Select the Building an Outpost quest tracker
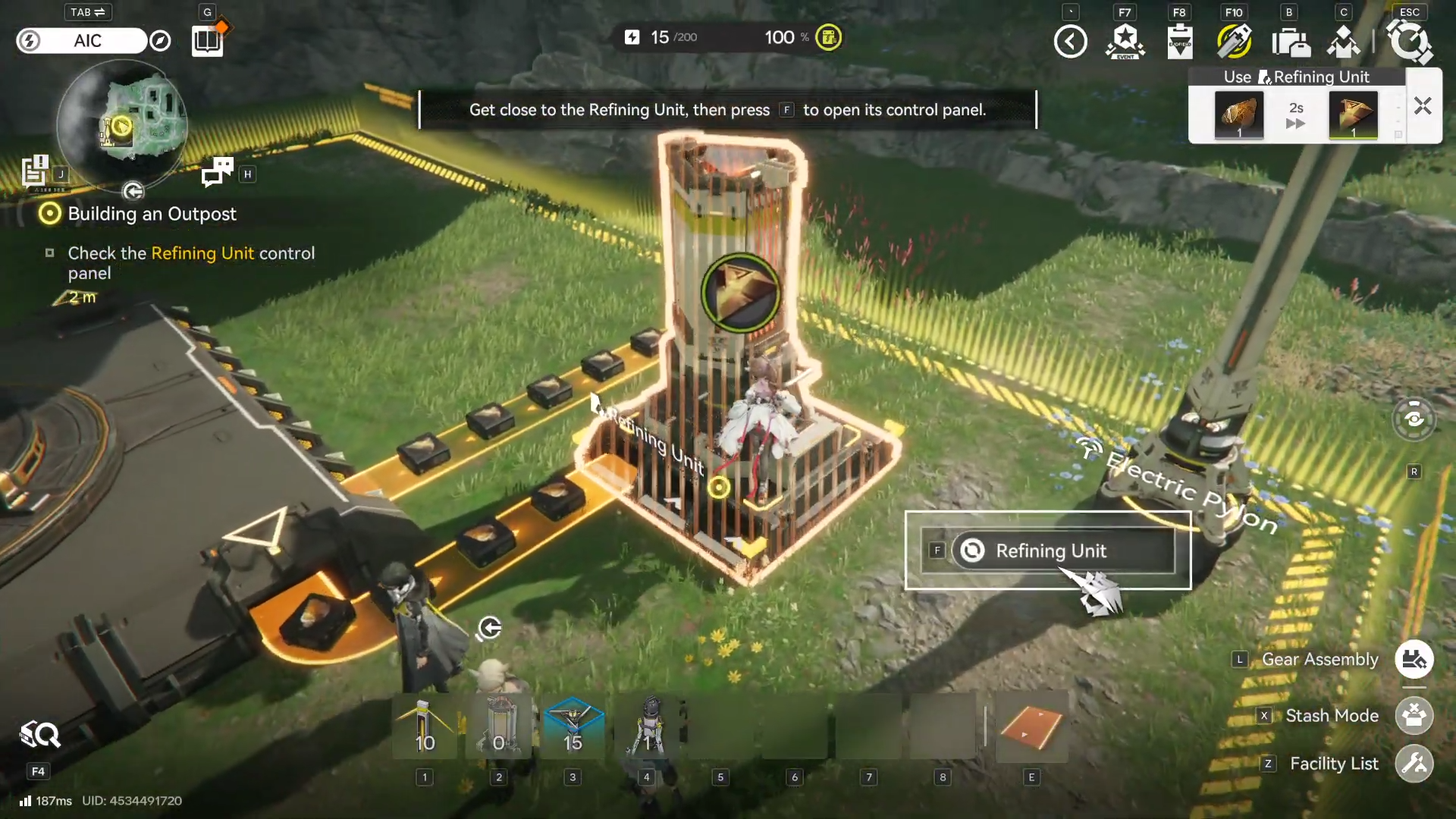1456x819 pixels. [152, 215]
